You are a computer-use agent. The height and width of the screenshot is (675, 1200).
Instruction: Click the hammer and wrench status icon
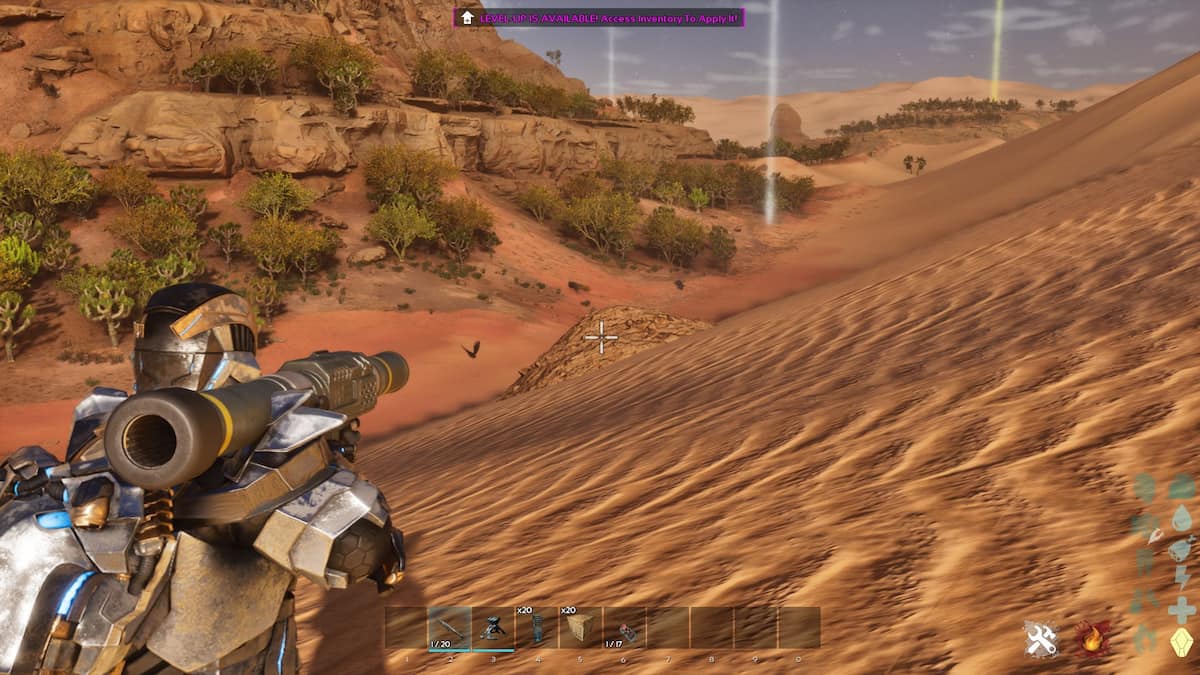tap(1041, 638)
